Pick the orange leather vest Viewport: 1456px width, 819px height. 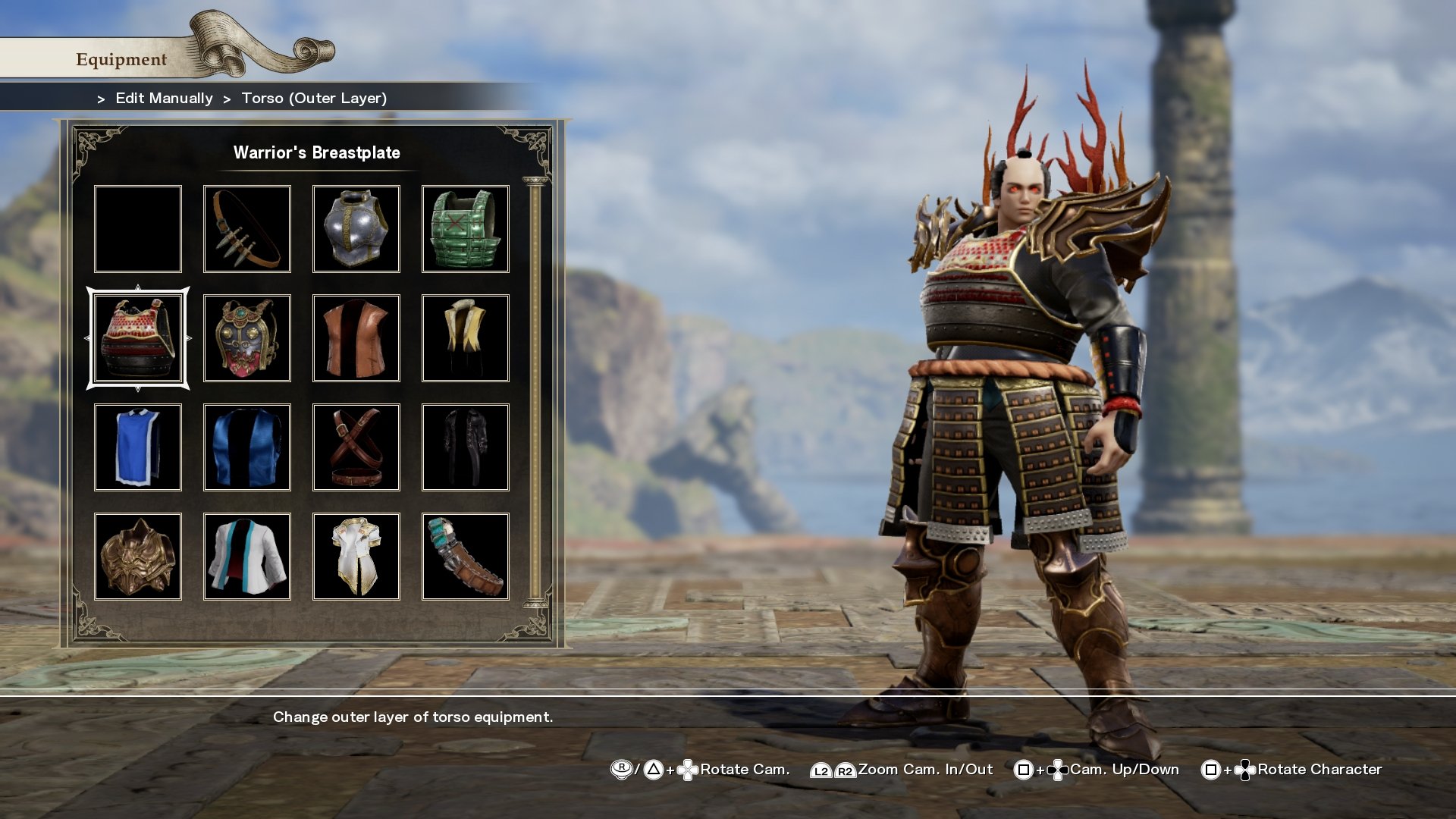(x=356, y=337)
